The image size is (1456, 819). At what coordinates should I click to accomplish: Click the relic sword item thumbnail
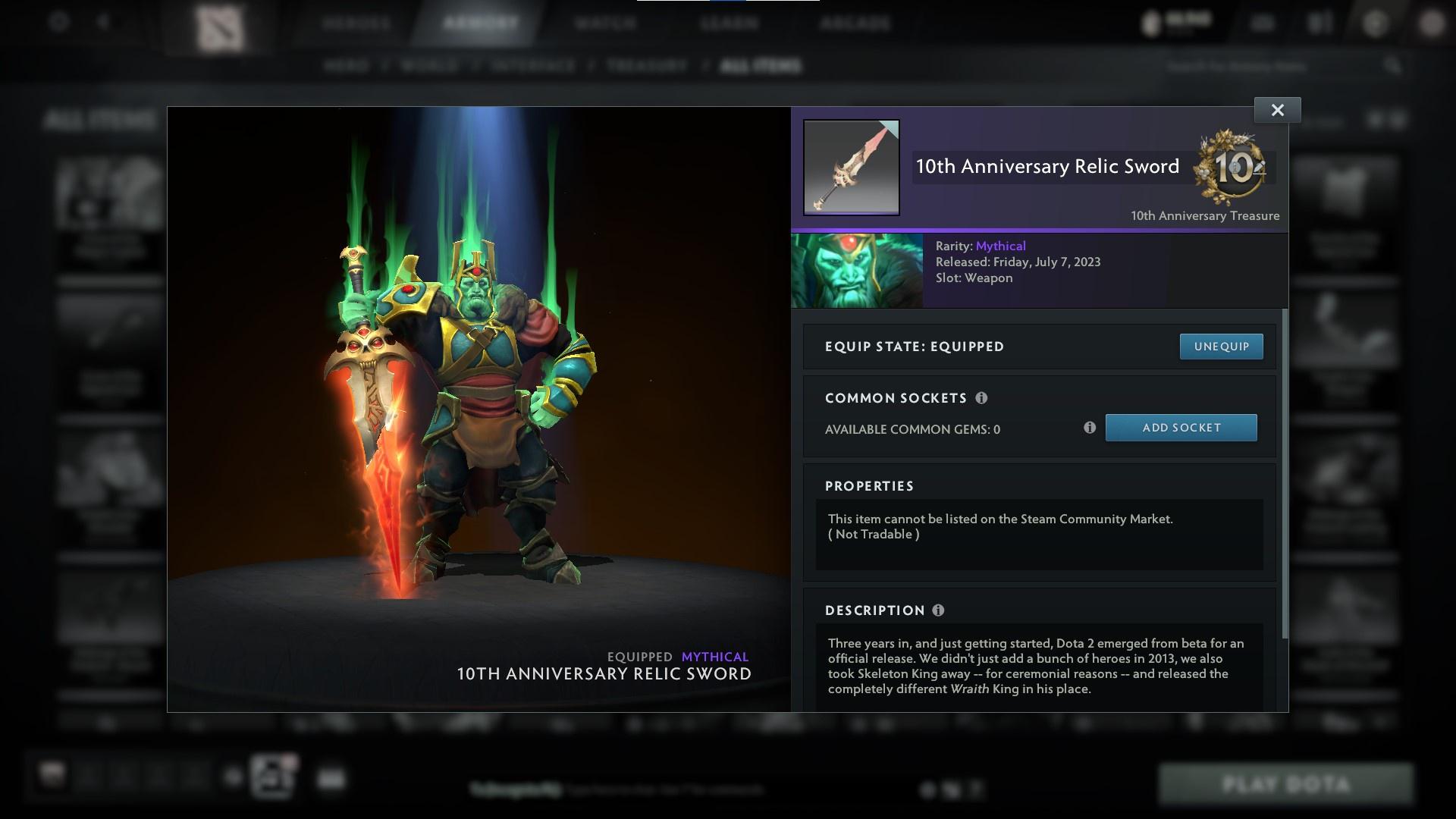coord(851,168)
